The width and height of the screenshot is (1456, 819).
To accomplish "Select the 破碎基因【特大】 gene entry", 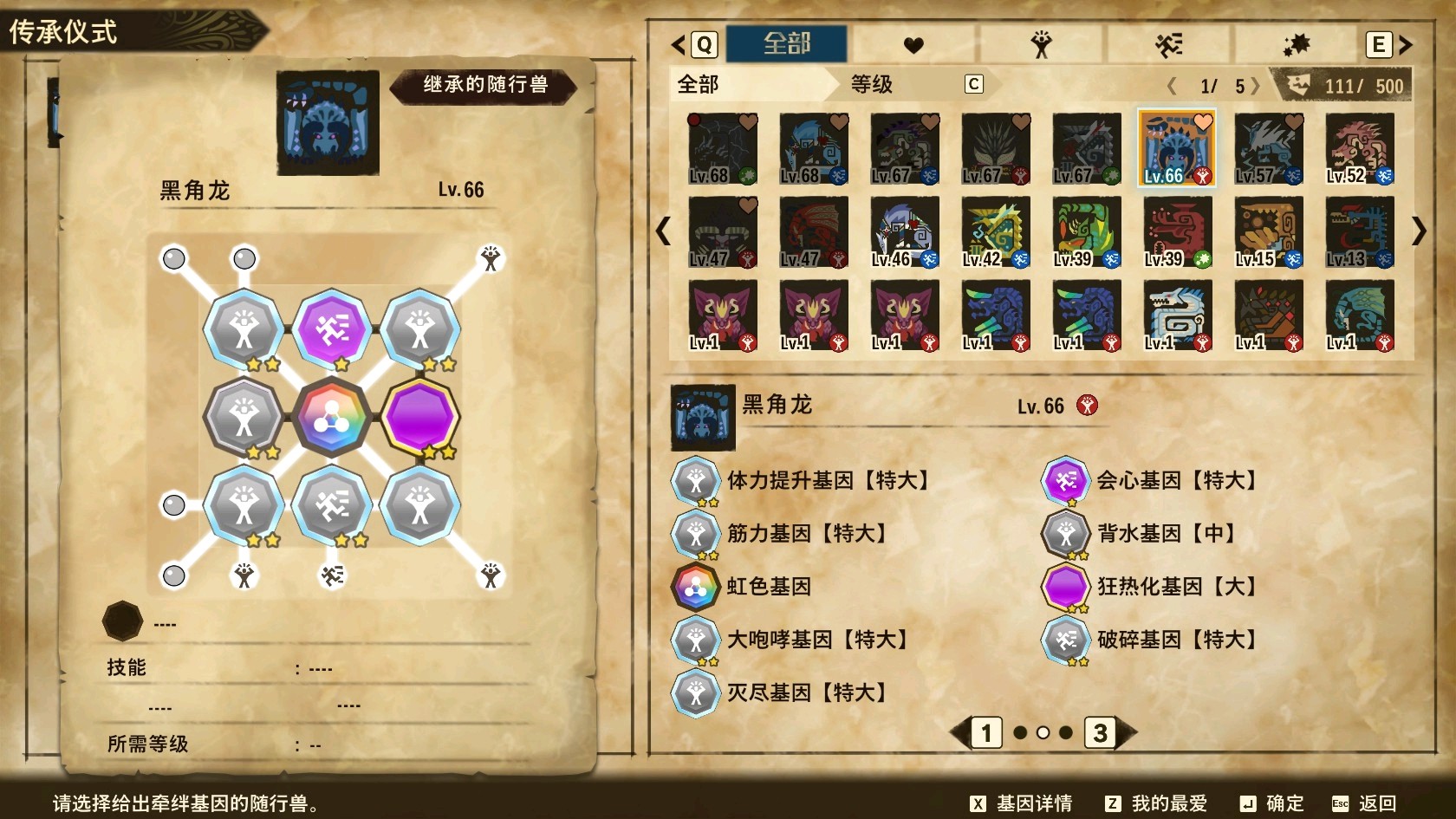I will pyautogui.click(x=1176, y=640).
